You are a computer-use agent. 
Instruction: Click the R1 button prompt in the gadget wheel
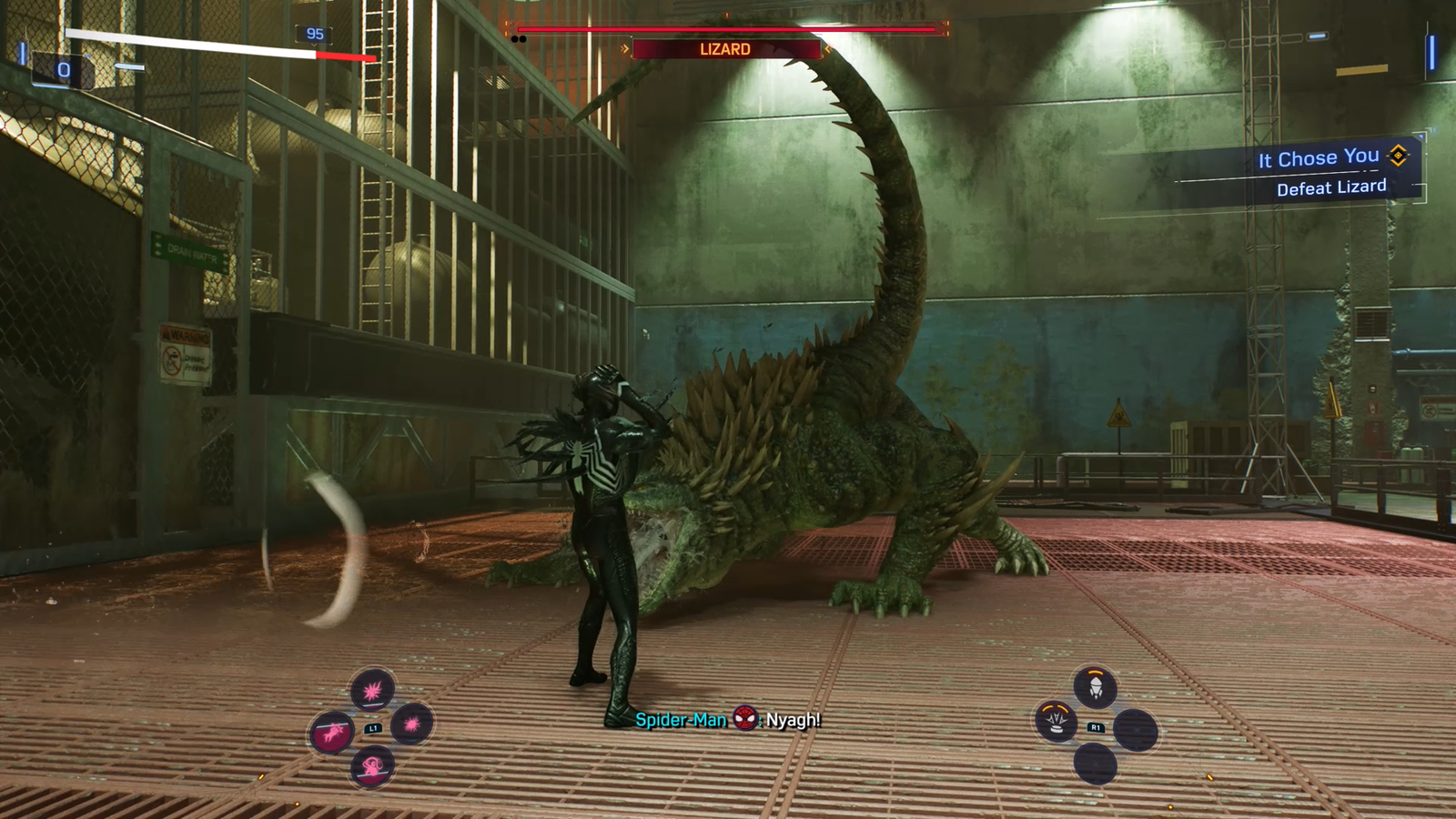(1096, 726)
